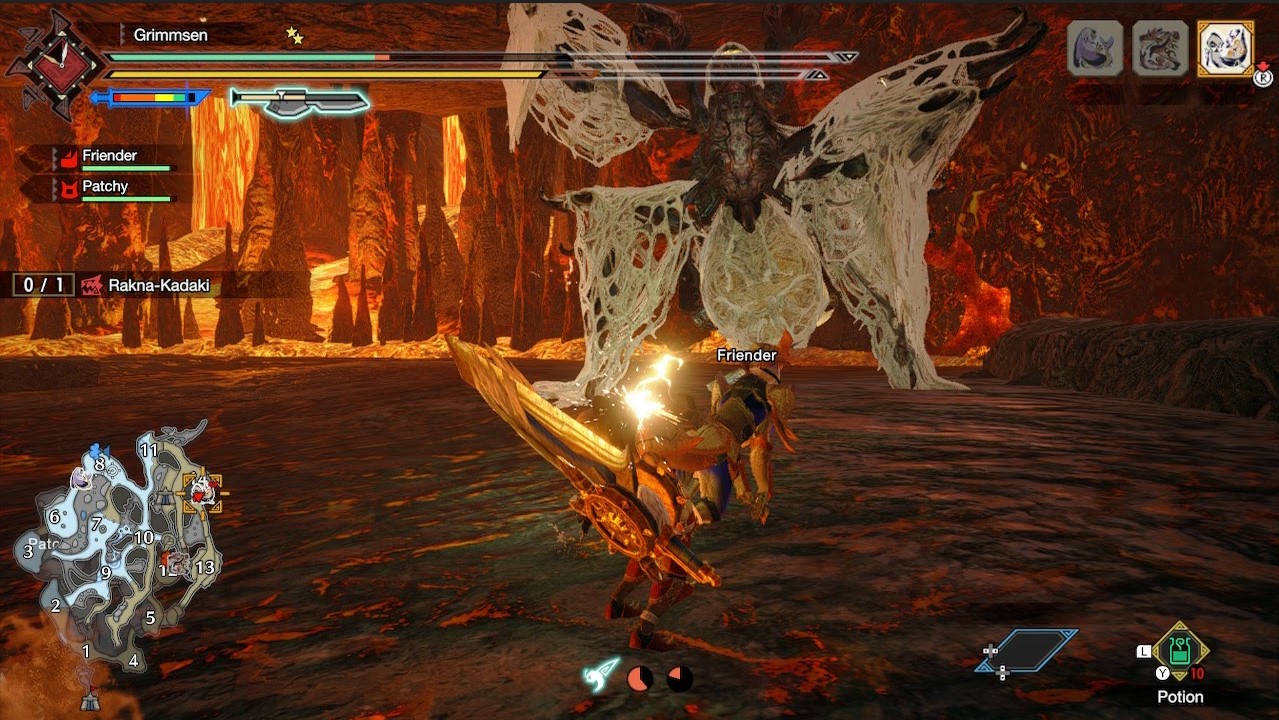Select the highlighted Rakna-Kadaki target monster icon

(1225, 48)
